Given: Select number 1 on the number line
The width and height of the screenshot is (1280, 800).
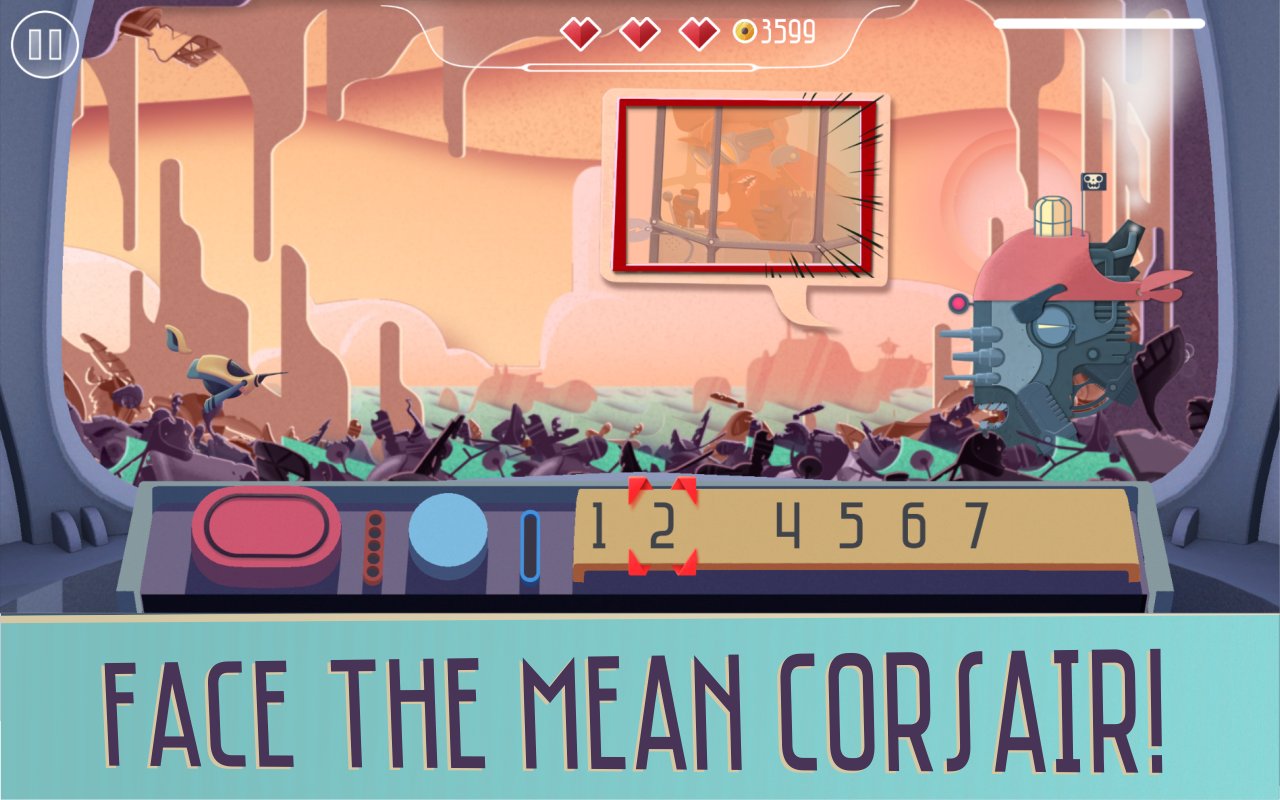Looking at the screenshot, I should [598, 527].
